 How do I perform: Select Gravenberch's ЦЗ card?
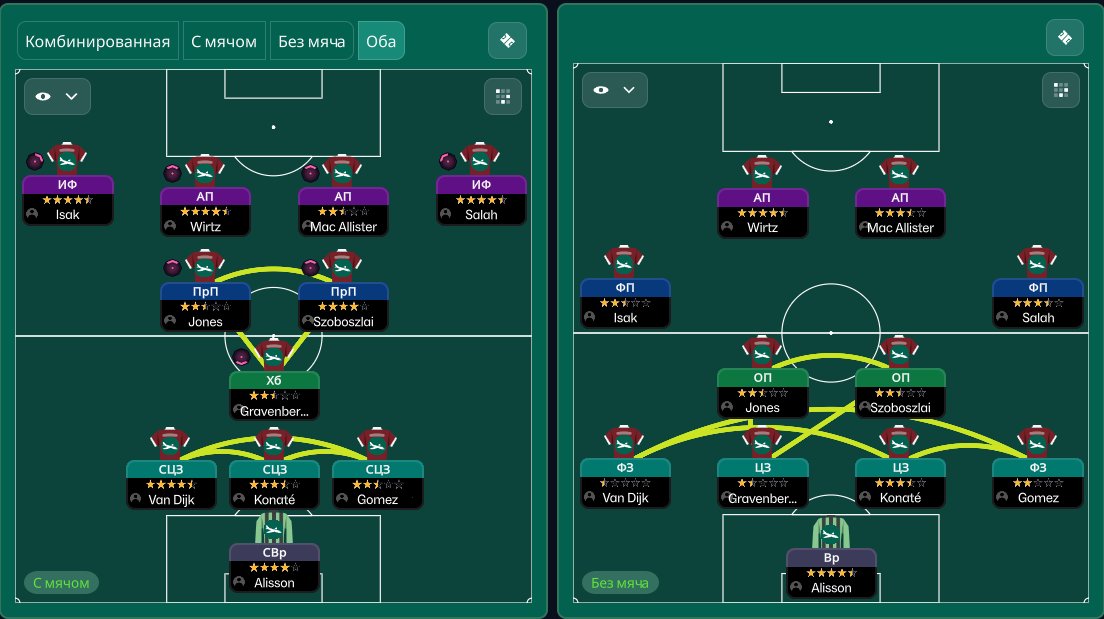click(762, 482)
